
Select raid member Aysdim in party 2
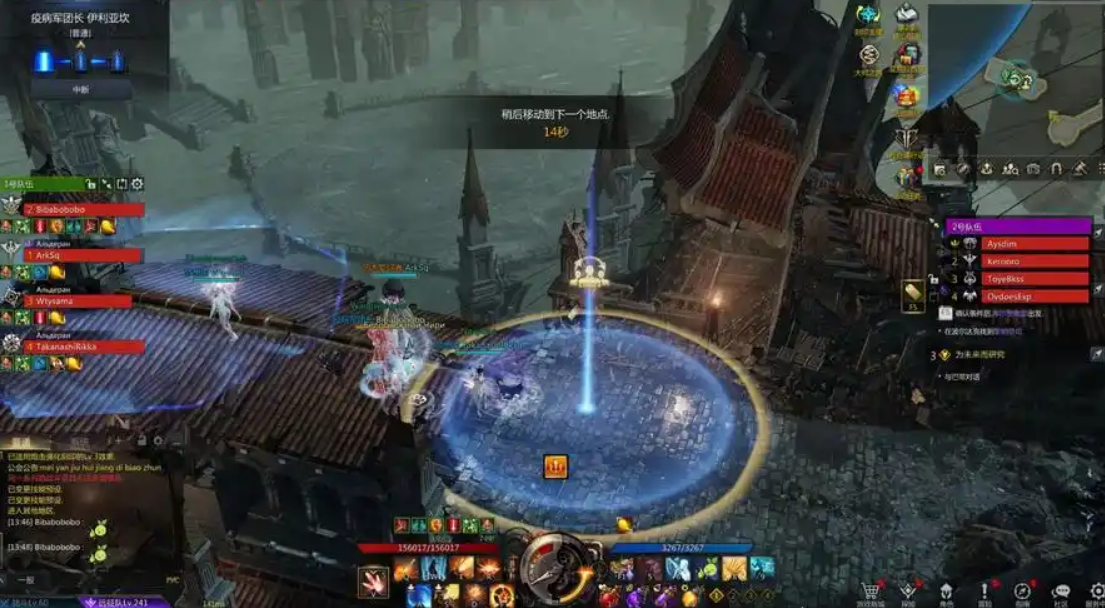coord(1034,243)
